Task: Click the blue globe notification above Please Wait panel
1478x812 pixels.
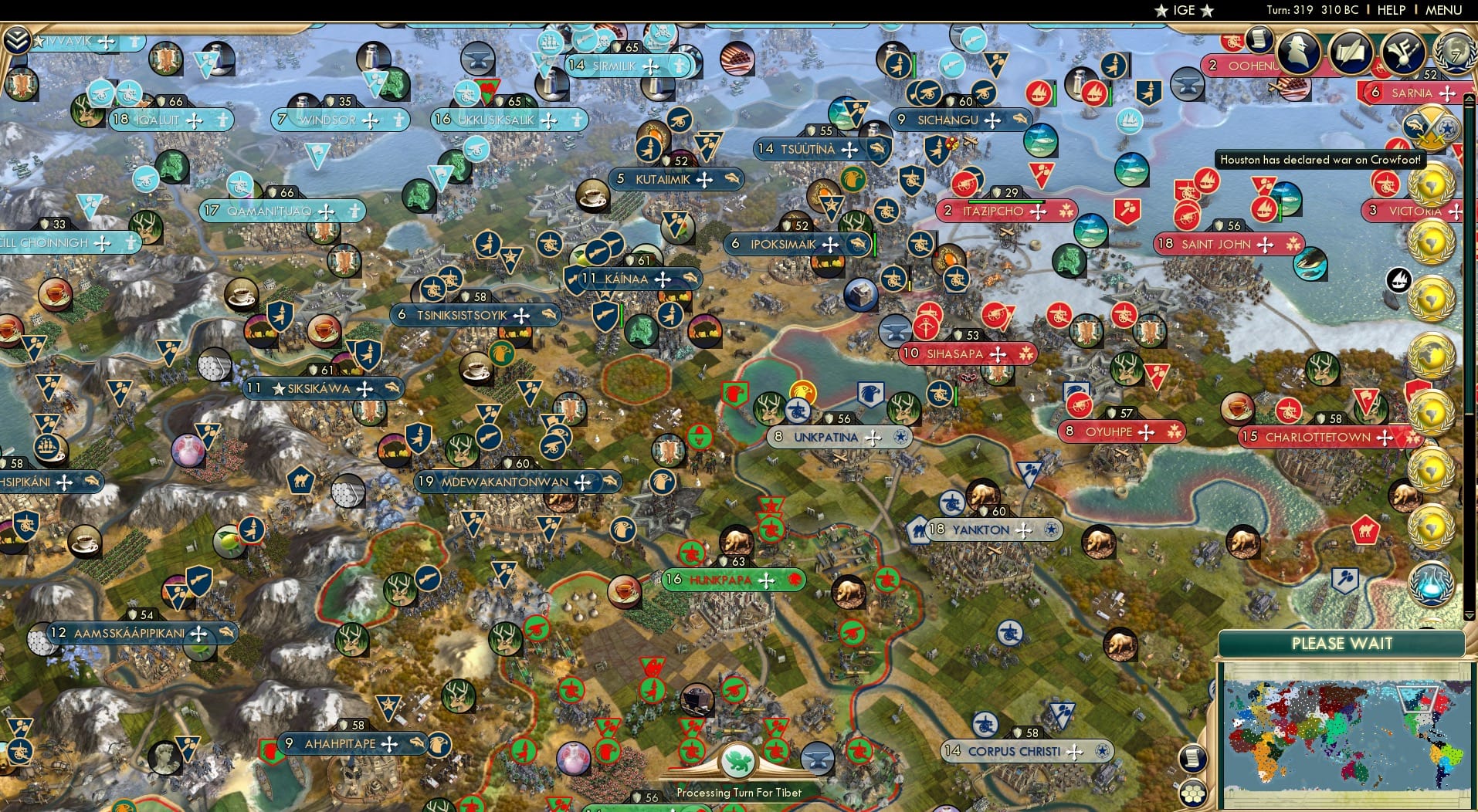Action: tap(1430, 584)
